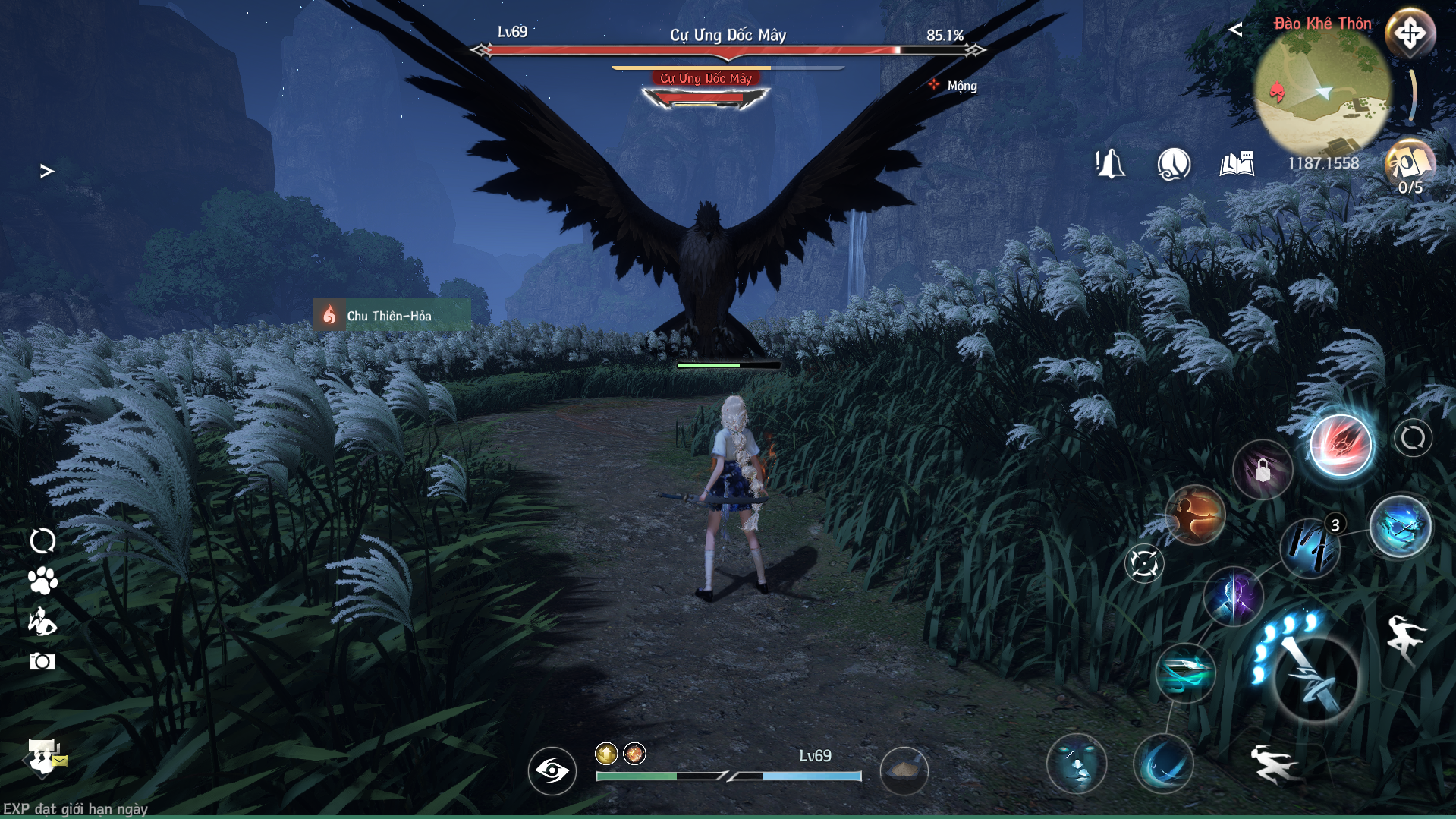The image size is (1456, 819).
Task: Open the mailbox character icon
Action: coord(45,757)
